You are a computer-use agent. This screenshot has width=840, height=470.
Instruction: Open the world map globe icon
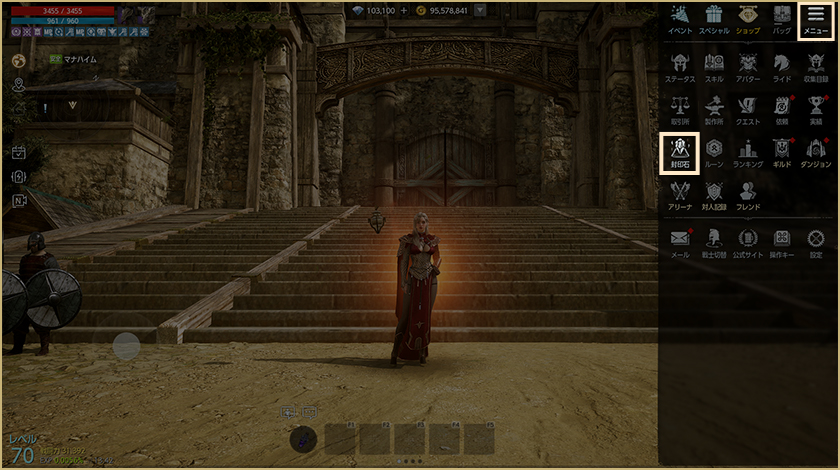pyautogui.click(x=18, y=61)
